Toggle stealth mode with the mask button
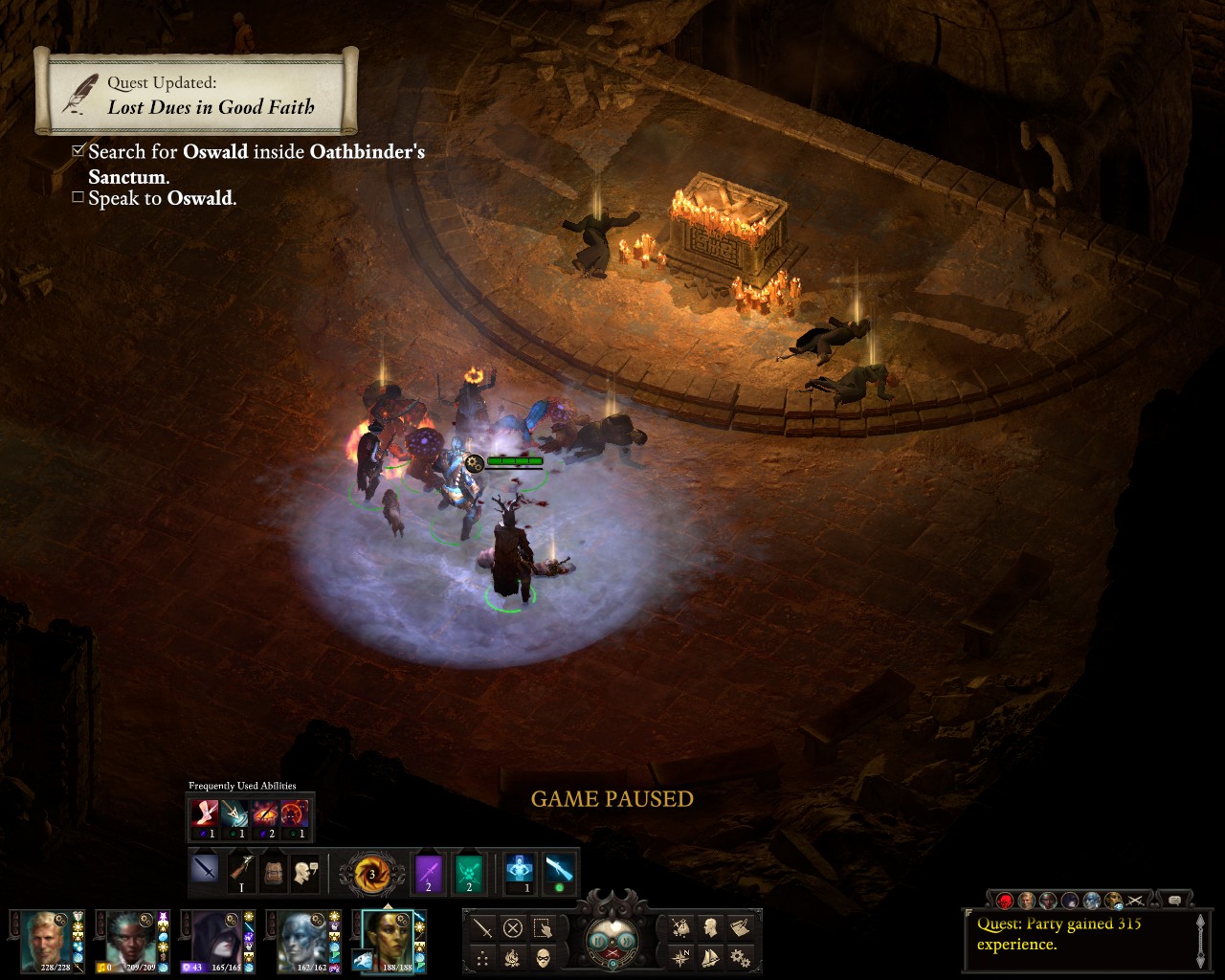Viewport: 1225px width, 980px height. click(543, 956)
